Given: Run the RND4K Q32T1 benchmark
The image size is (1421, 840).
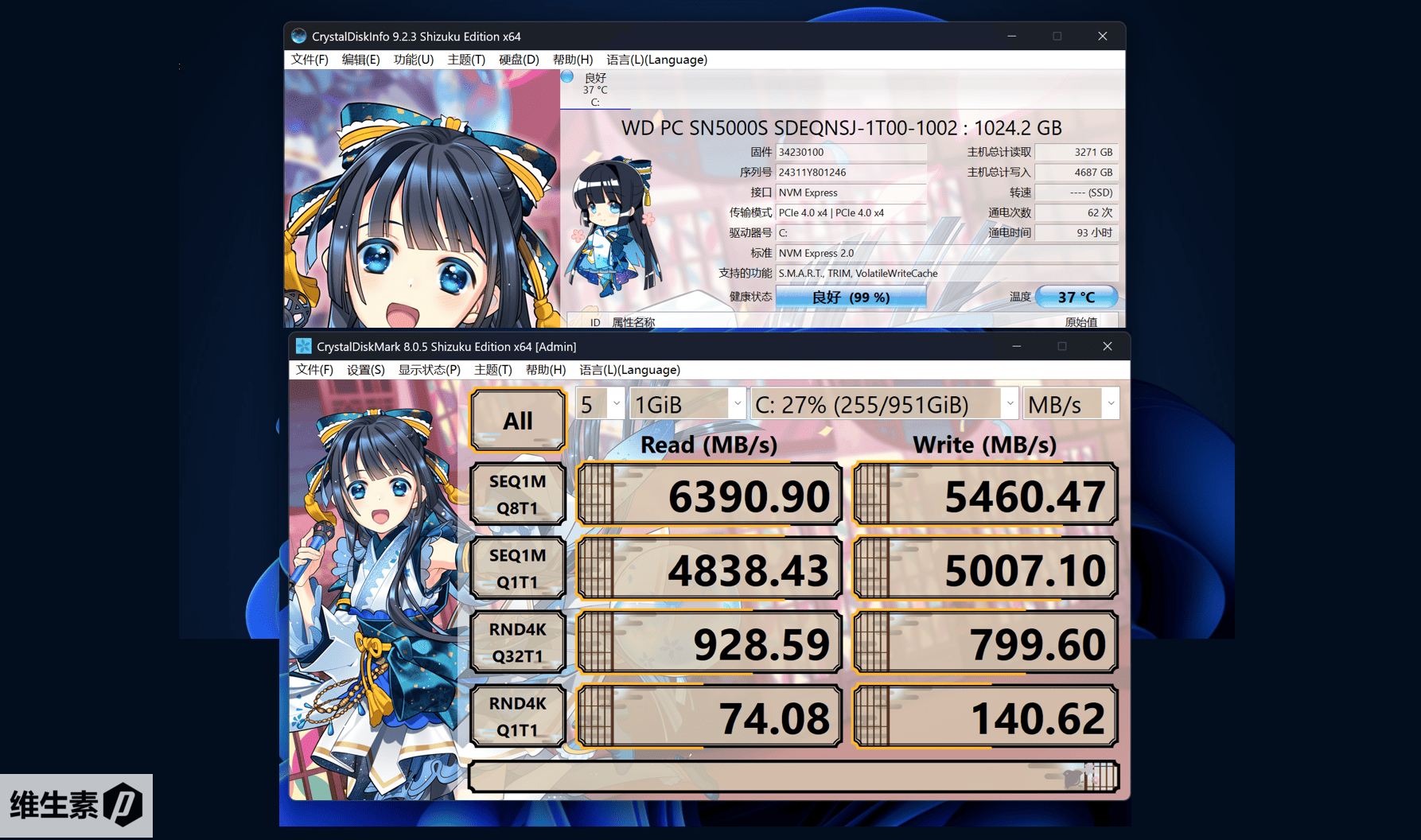Looking at the screenshot, I should [x=517, y=642].
